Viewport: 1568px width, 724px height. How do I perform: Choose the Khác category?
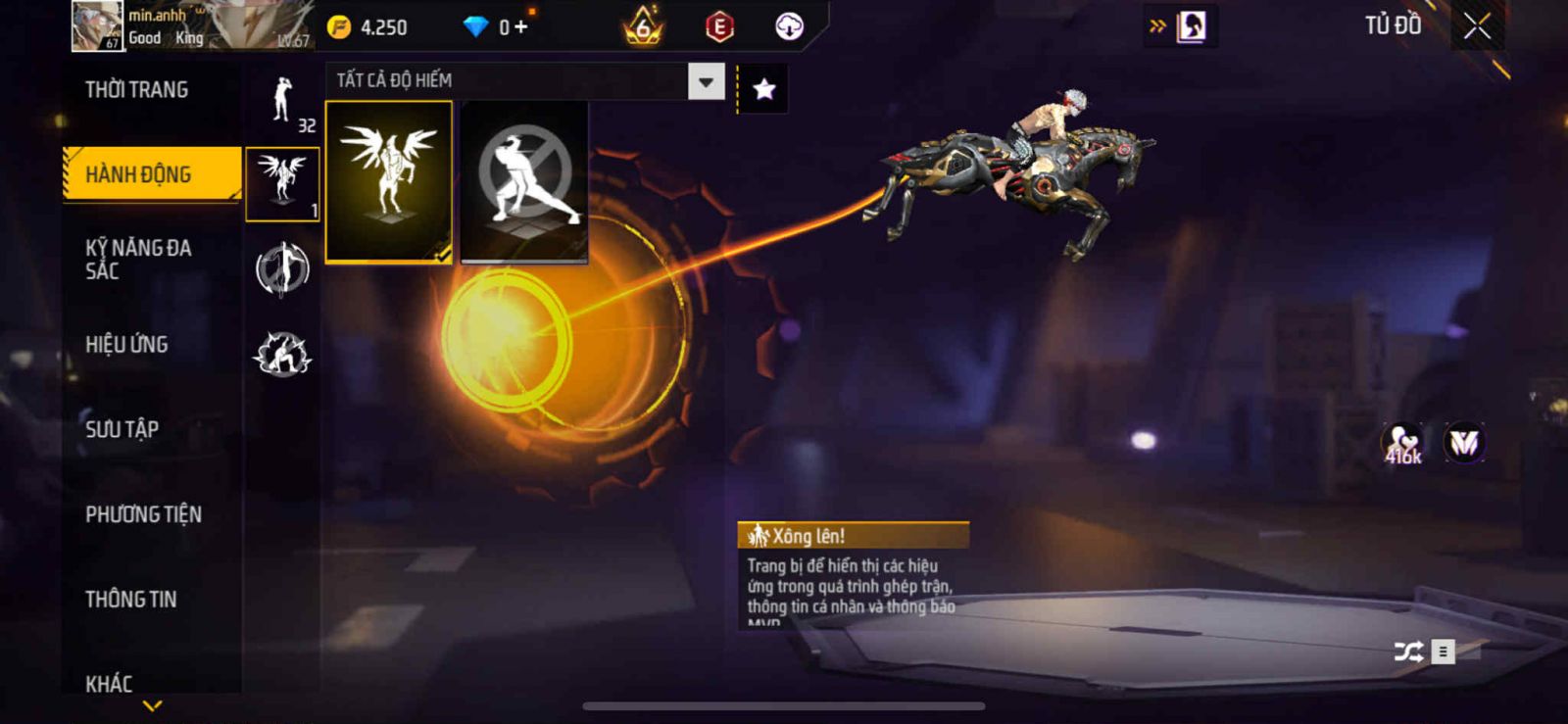pos(109,683)
